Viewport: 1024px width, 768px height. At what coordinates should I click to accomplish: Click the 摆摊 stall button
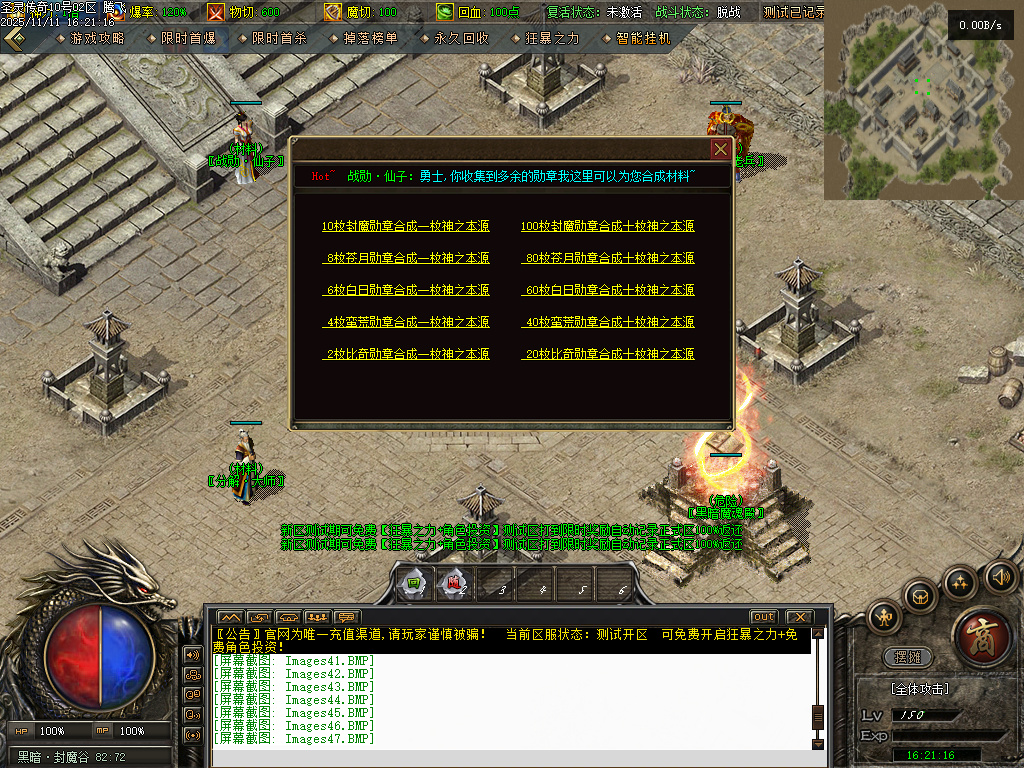pyautogui.click(x=908, y=658)
